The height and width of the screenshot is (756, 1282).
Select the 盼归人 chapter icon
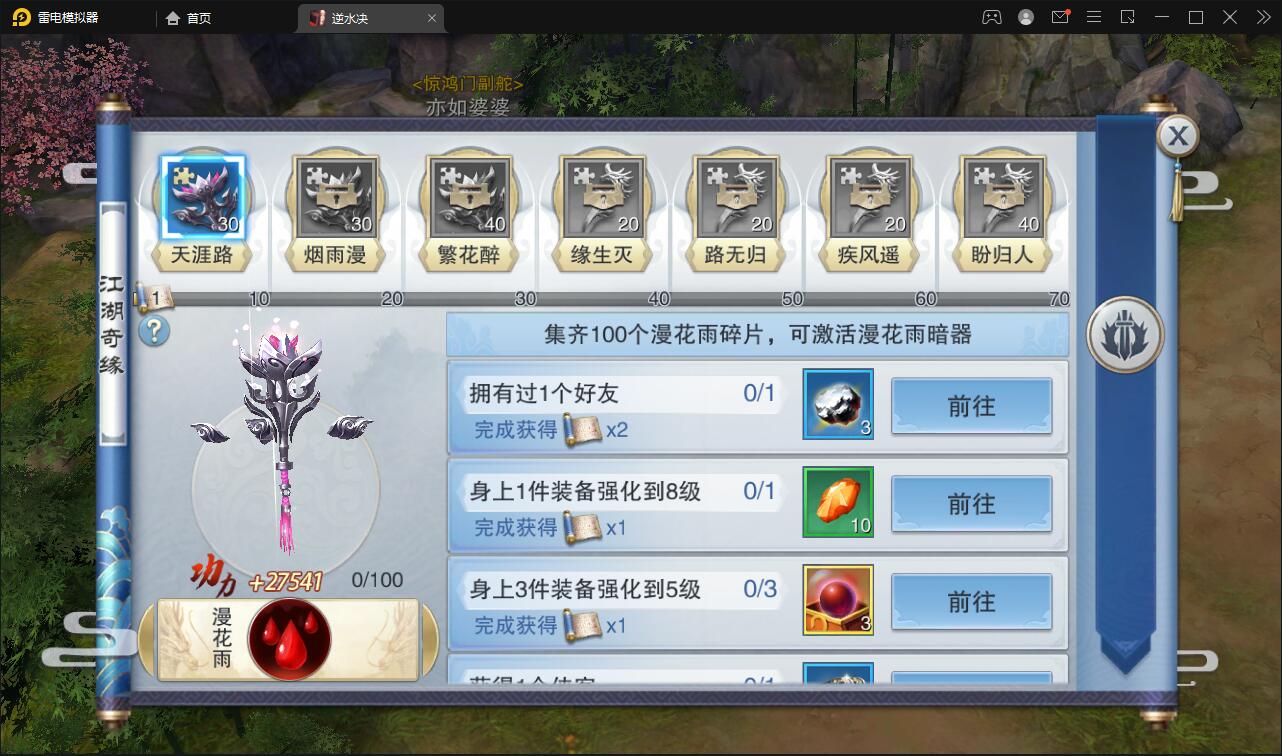click(1001, 197)
